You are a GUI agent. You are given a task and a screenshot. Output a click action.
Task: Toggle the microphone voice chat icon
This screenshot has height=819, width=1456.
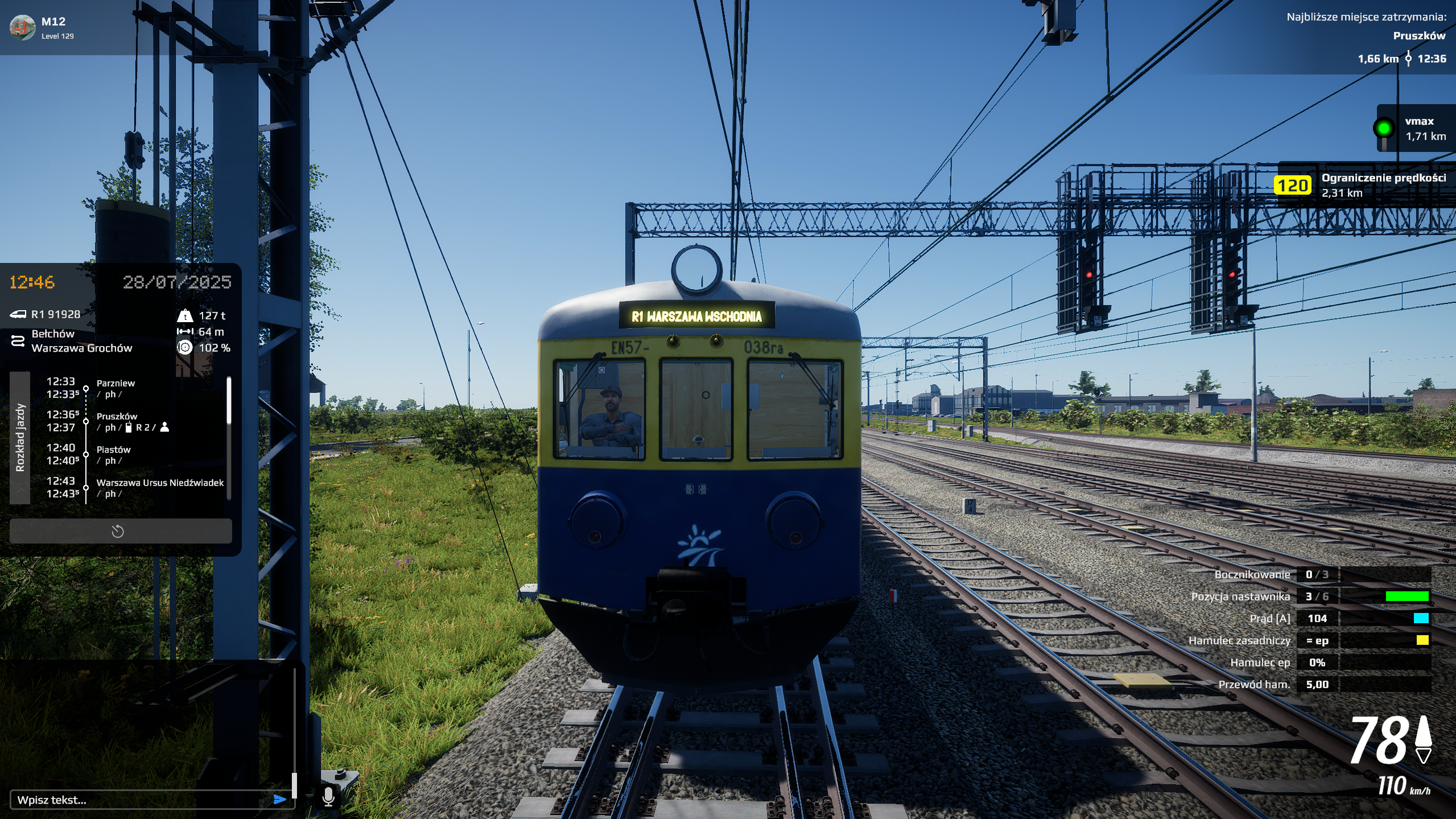click(328, 796)
